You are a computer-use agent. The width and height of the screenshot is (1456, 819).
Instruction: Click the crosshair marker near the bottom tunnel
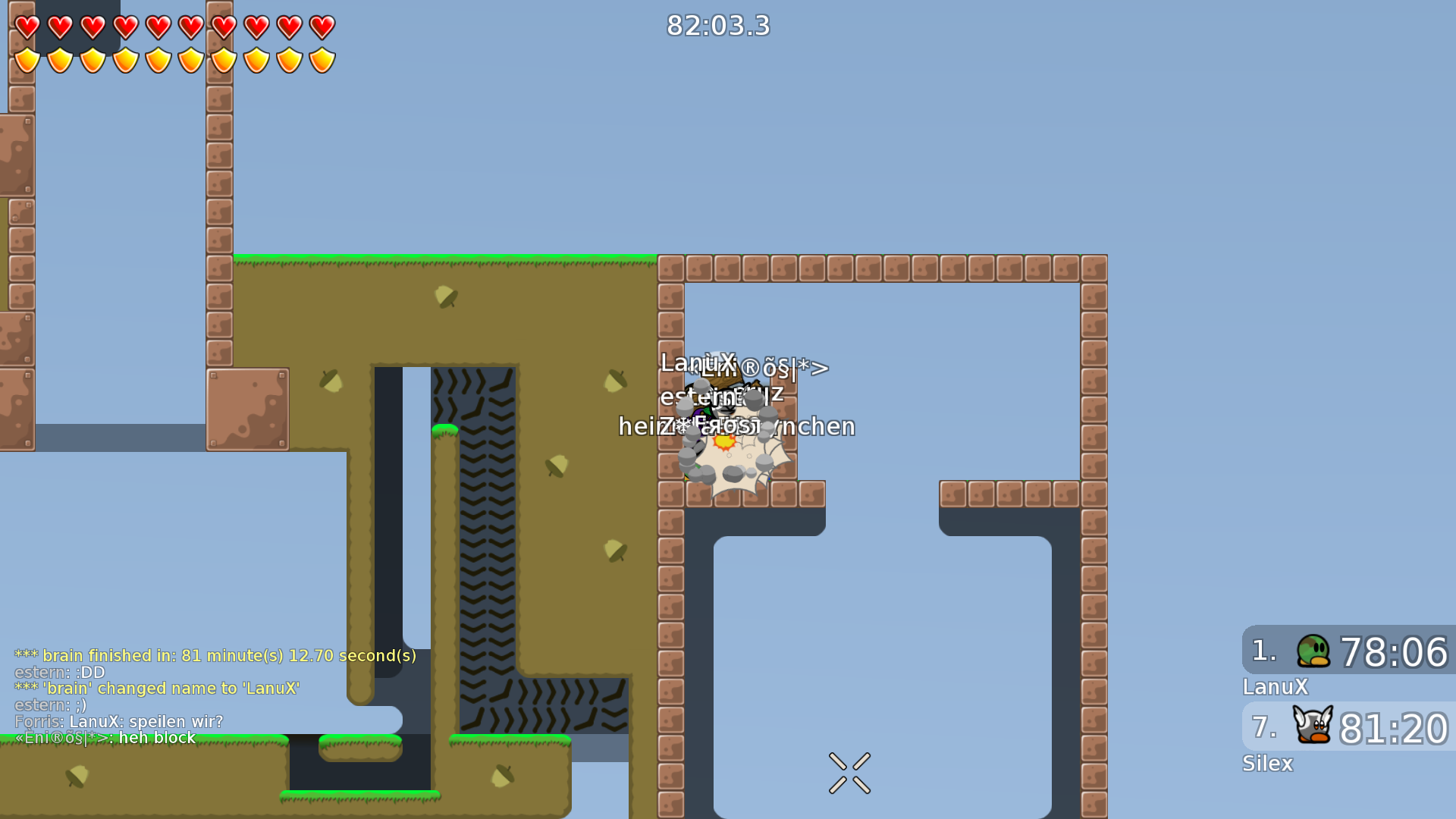coord(849,771)
